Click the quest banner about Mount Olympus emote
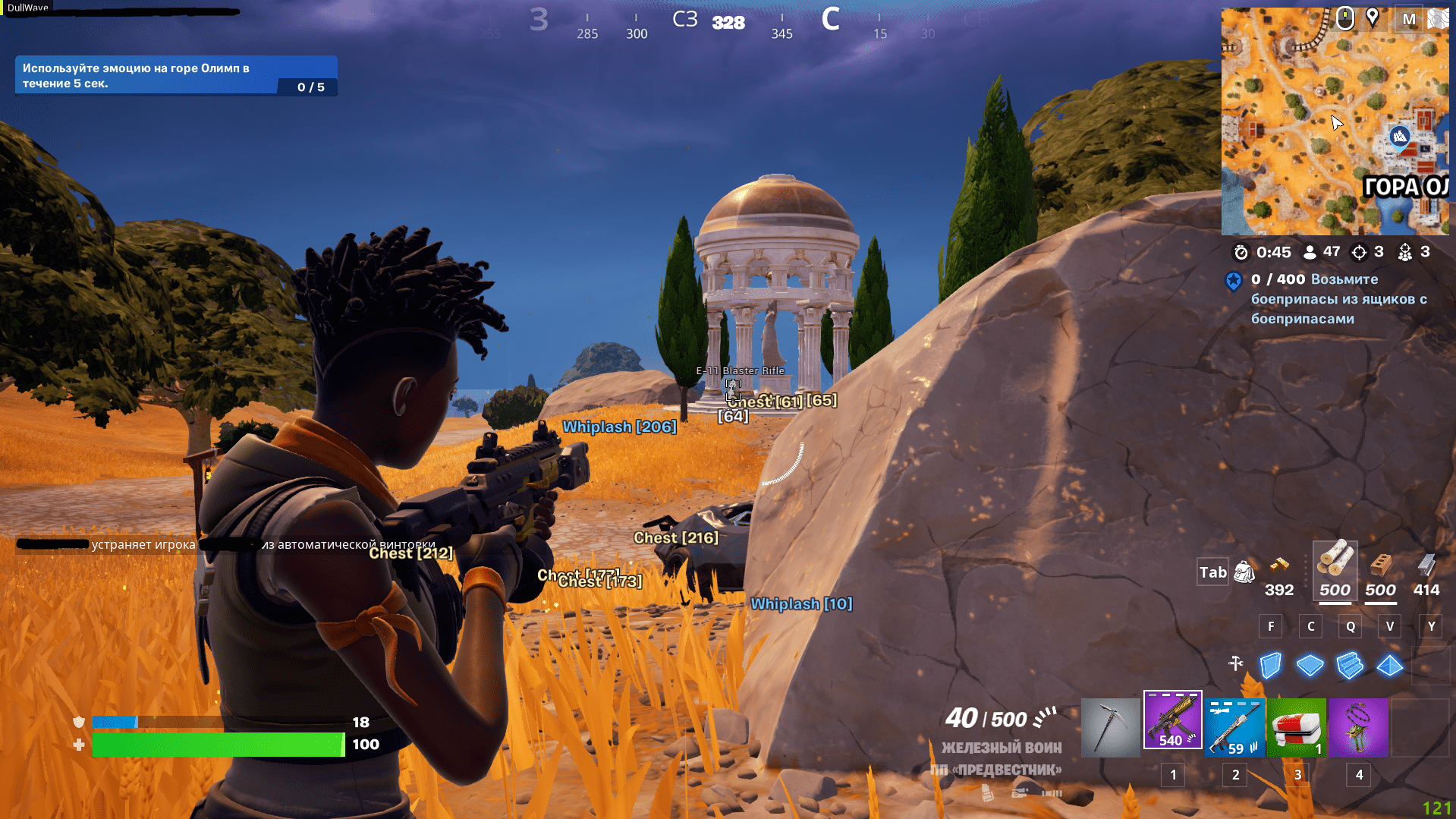 [x=175, y=74]
